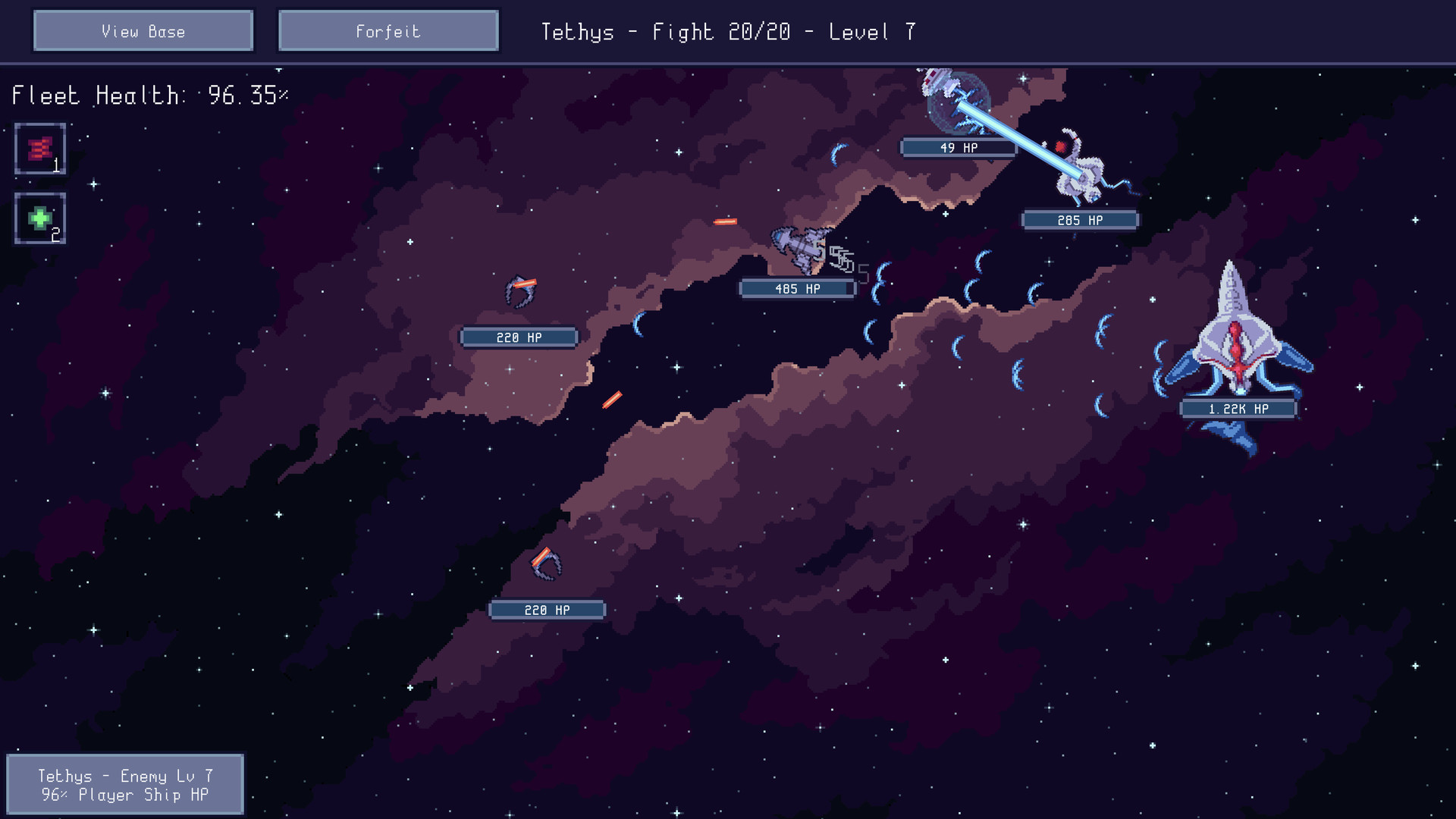Click the Tethys Fight 20/20 title

(730, 32)
